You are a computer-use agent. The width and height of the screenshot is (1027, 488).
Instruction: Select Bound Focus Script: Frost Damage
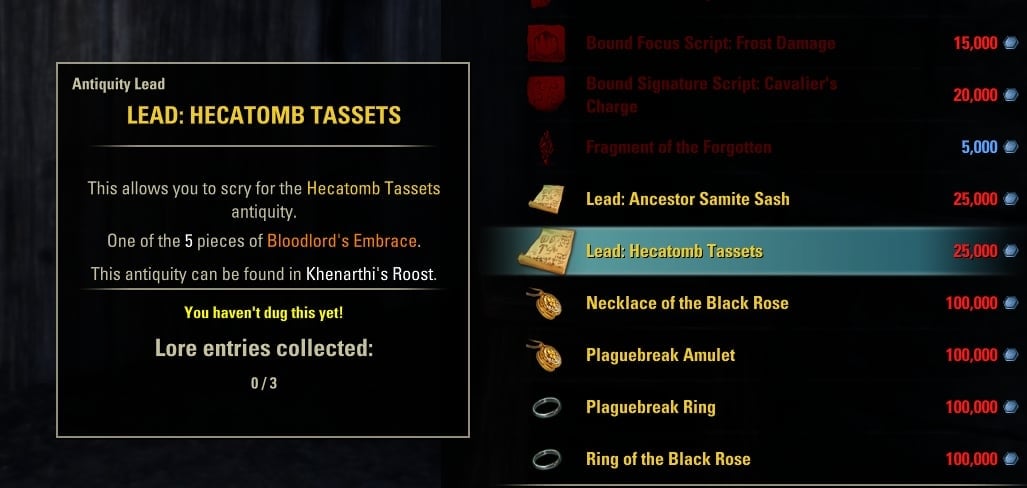click(x=710, y=43)
